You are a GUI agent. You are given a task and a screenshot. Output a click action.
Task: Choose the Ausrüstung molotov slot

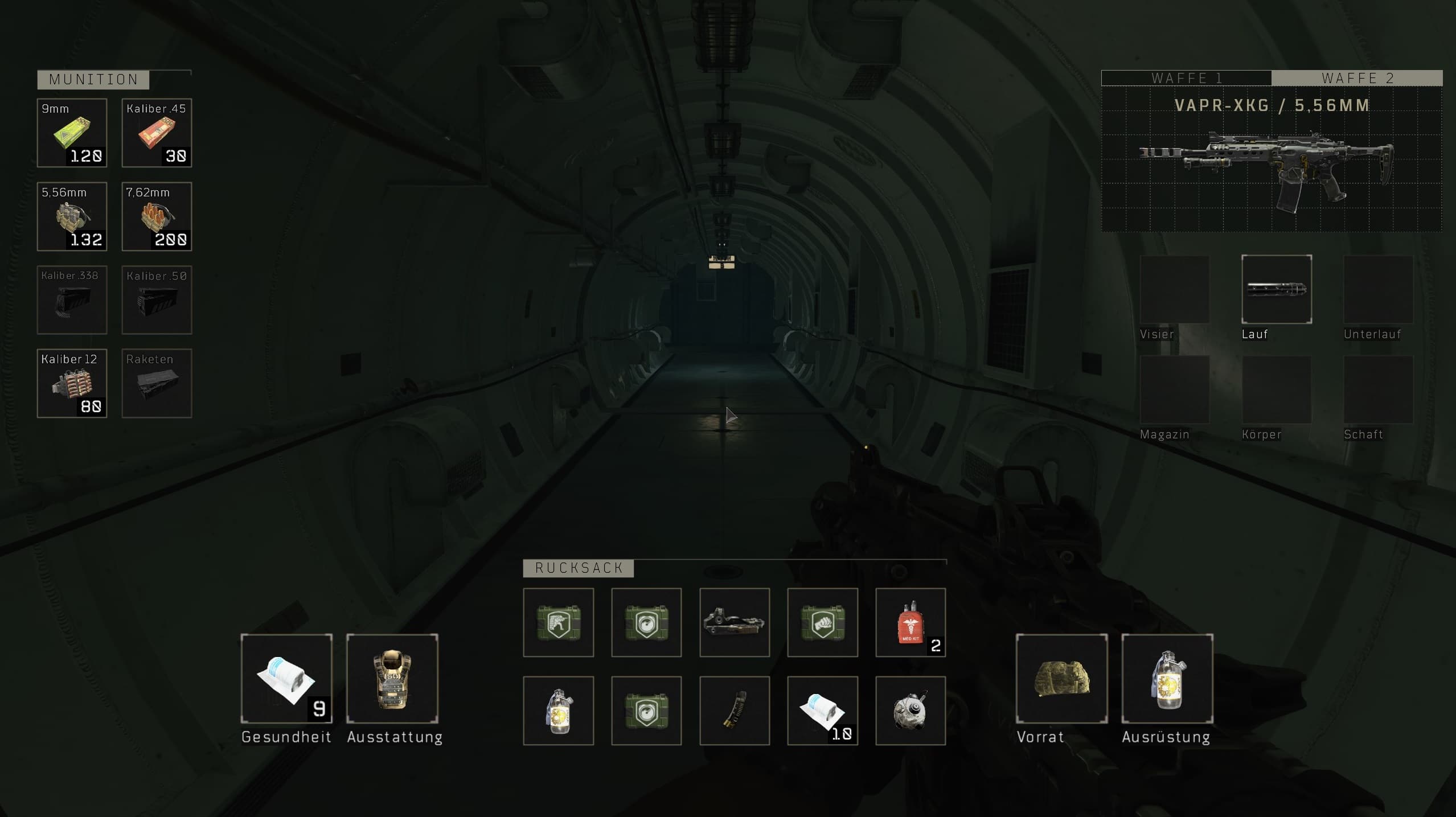coord(1167,679)
